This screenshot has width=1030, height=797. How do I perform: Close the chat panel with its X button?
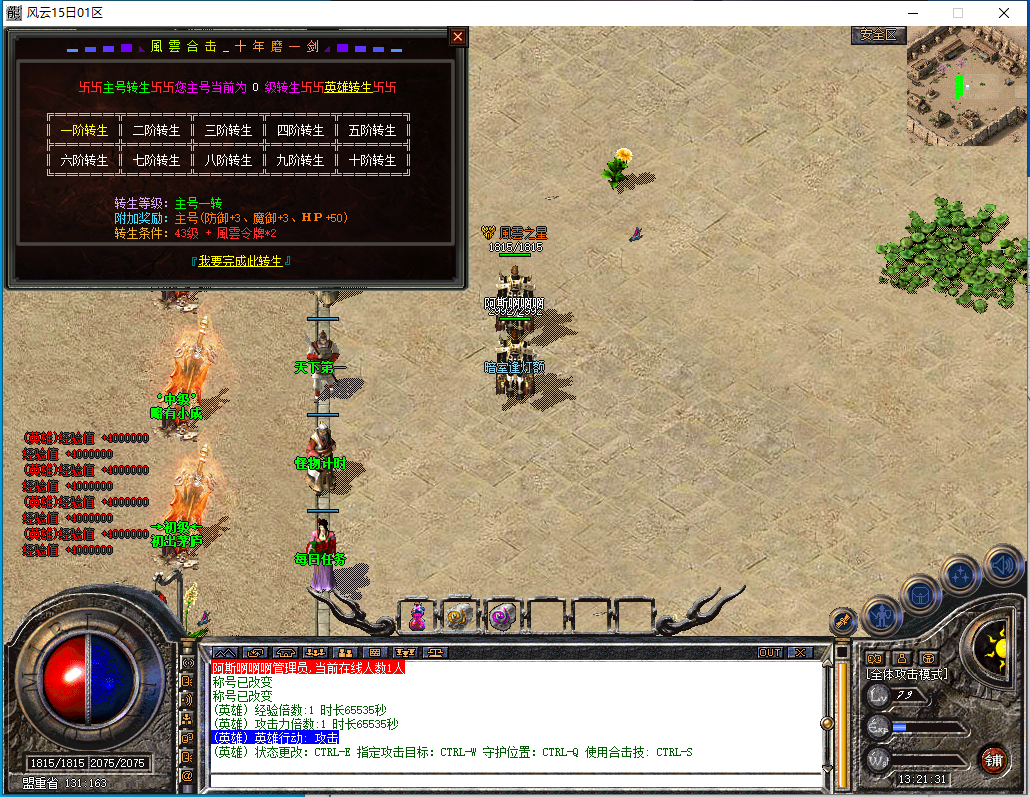(x=801, y=652)
